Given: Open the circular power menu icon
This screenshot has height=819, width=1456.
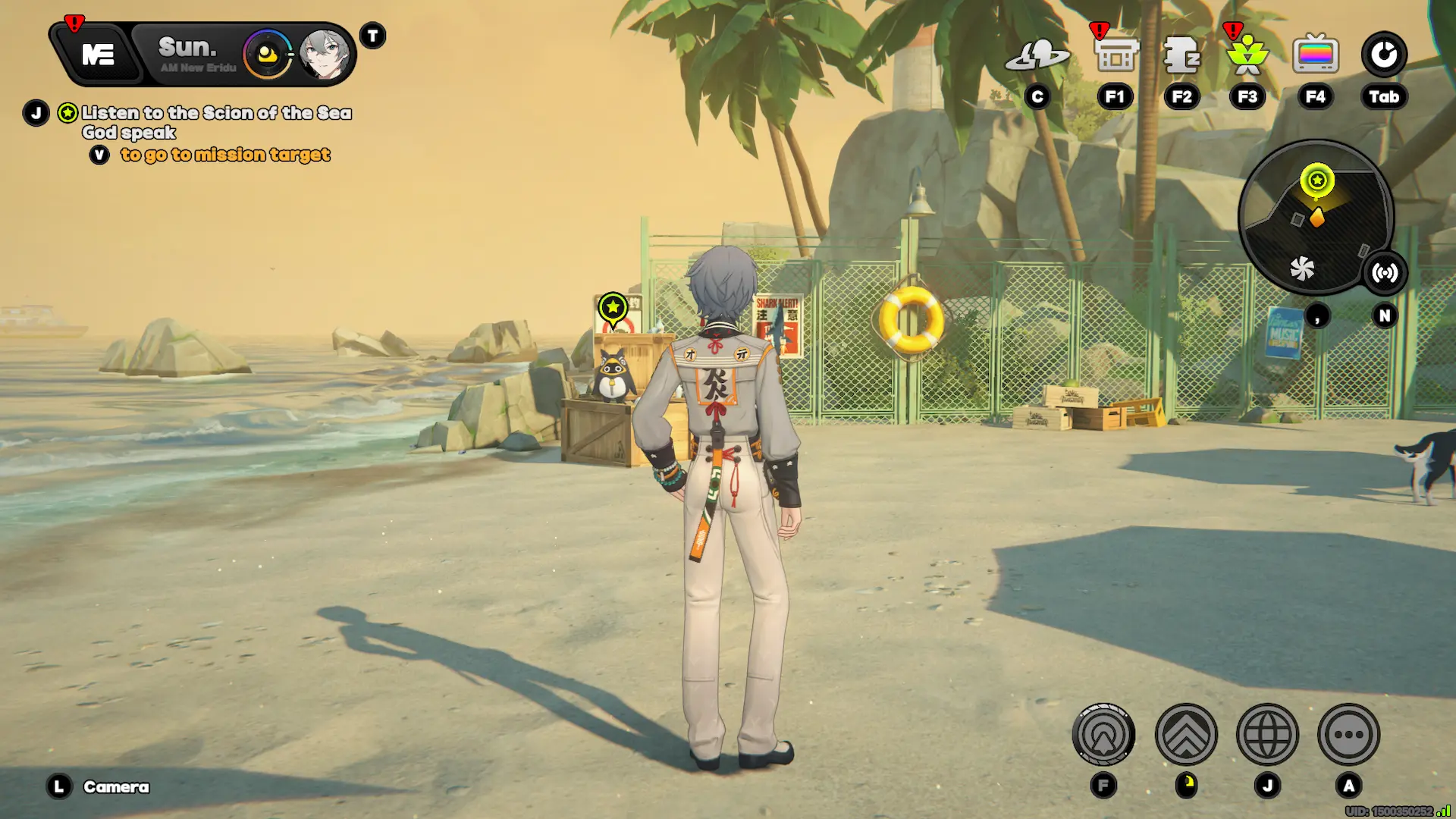Looking at the screenshot, I should point(1384,55).
